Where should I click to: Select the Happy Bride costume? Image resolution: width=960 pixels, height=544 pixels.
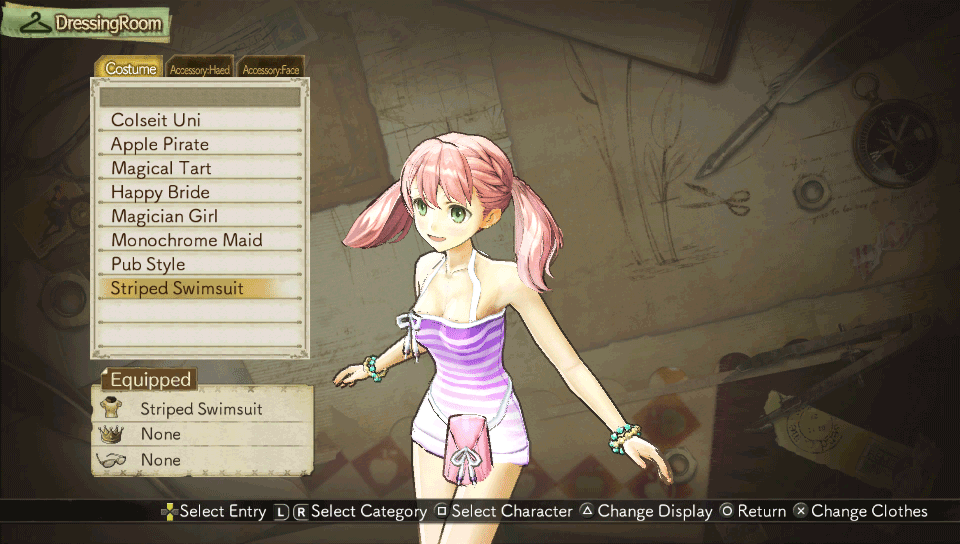[x=200, y=192]
